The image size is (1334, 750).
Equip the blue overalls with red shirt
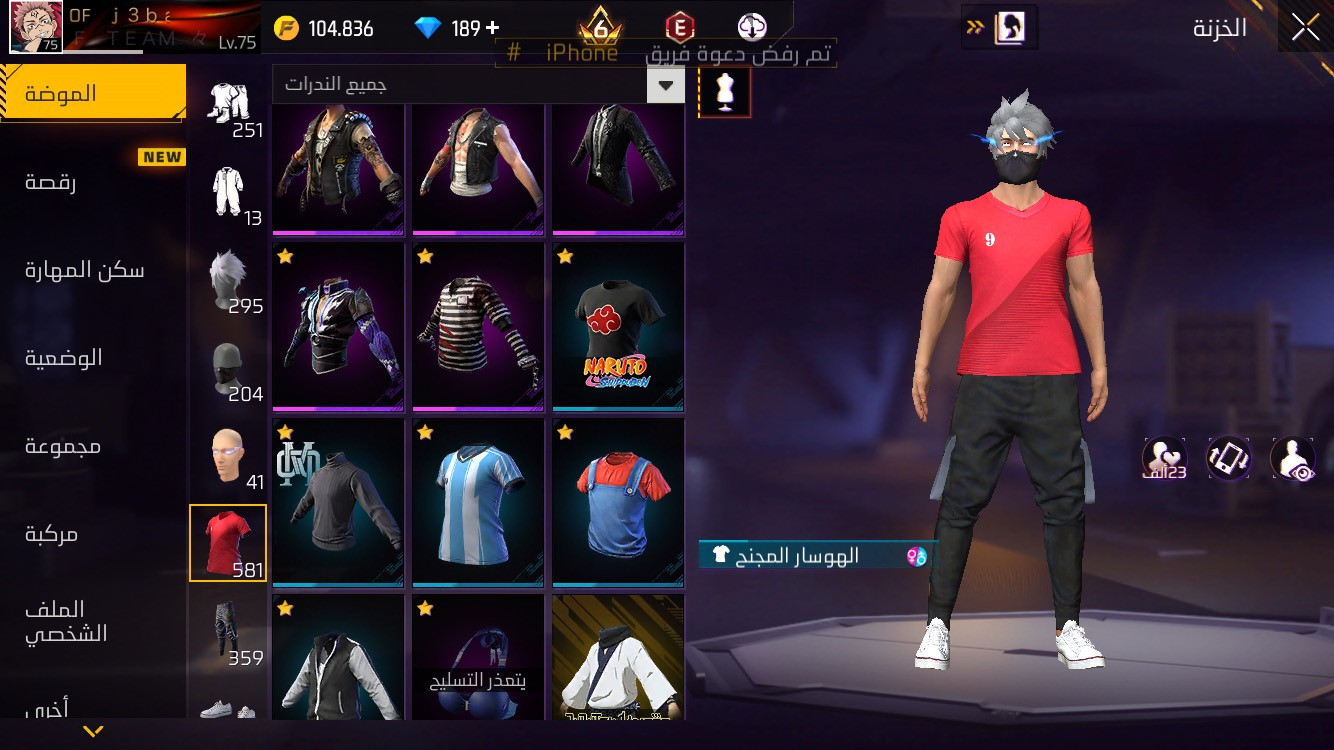(x=618, y=502)
